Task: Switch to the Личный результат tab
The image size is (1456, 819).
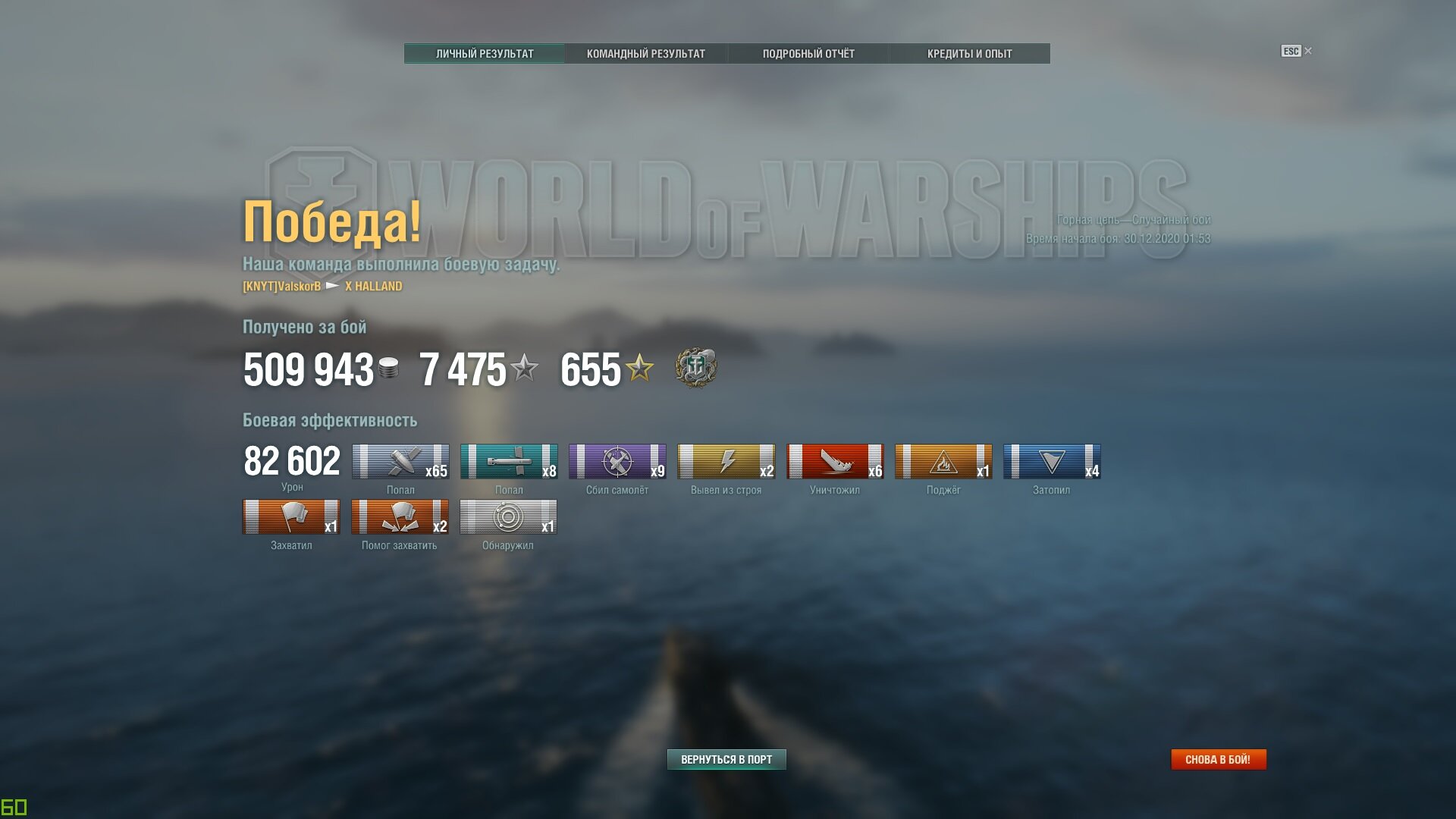Action: point(485,54)
